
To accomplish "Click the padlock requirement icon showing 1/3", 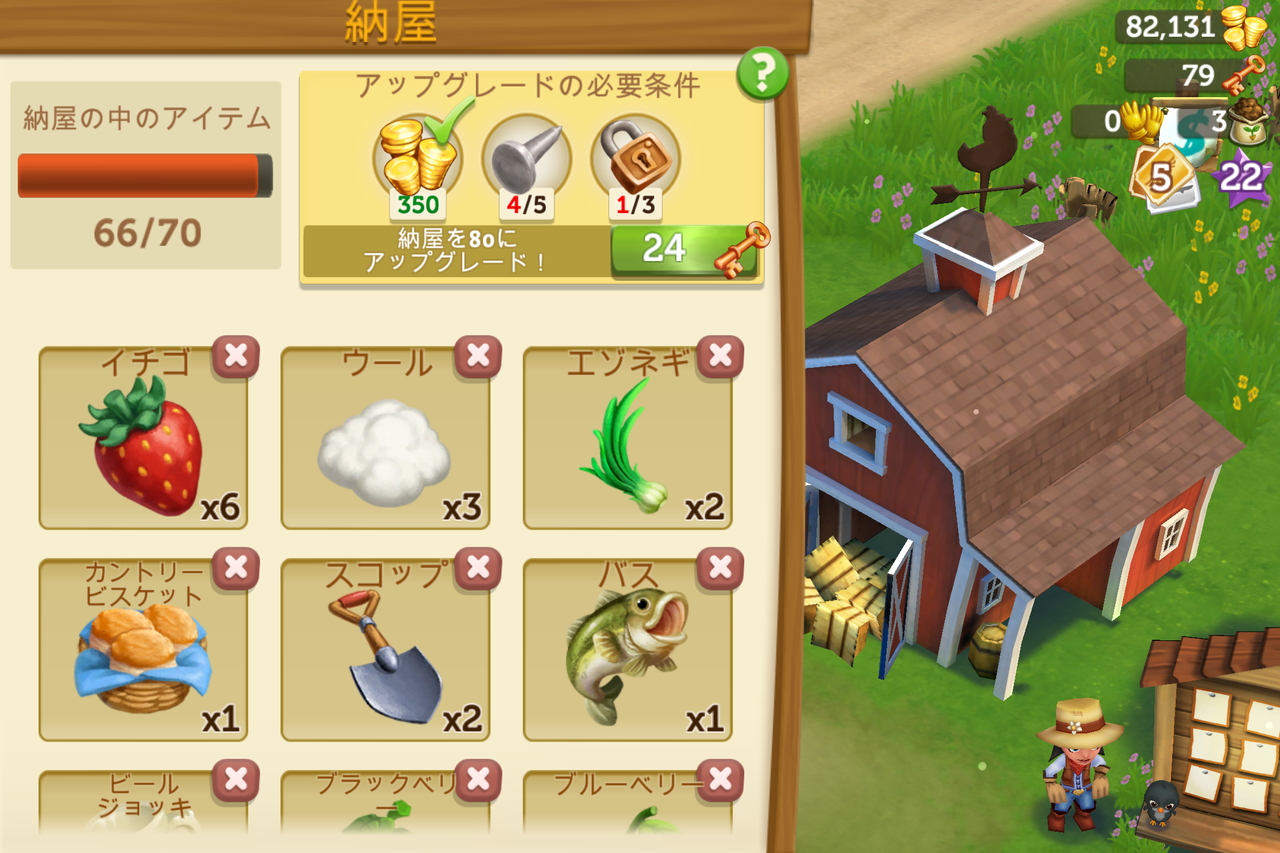I will pos(632,160).
